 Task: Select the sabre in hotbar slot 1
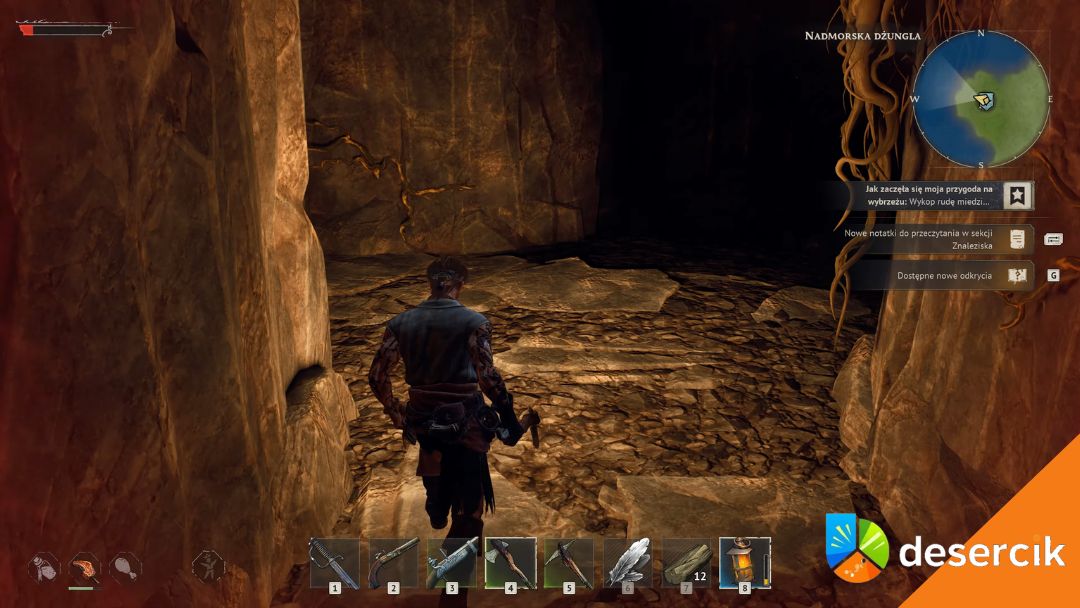coord(334,562)
